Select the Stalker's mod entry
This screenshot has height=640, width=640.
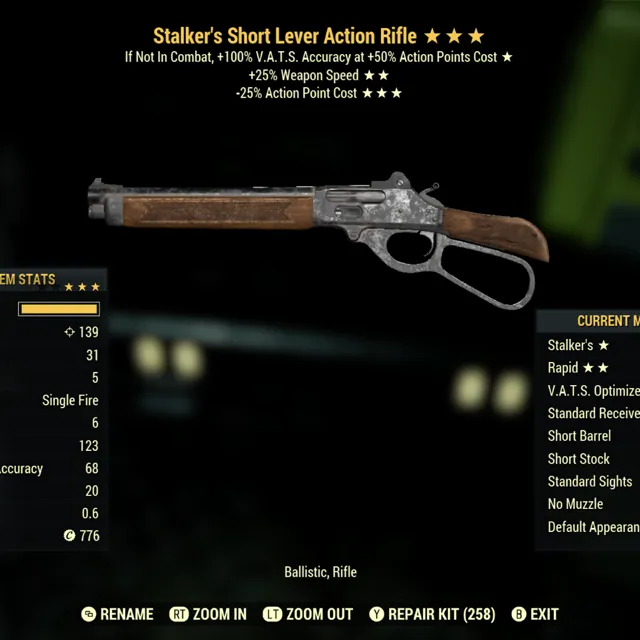click(578, 345)
